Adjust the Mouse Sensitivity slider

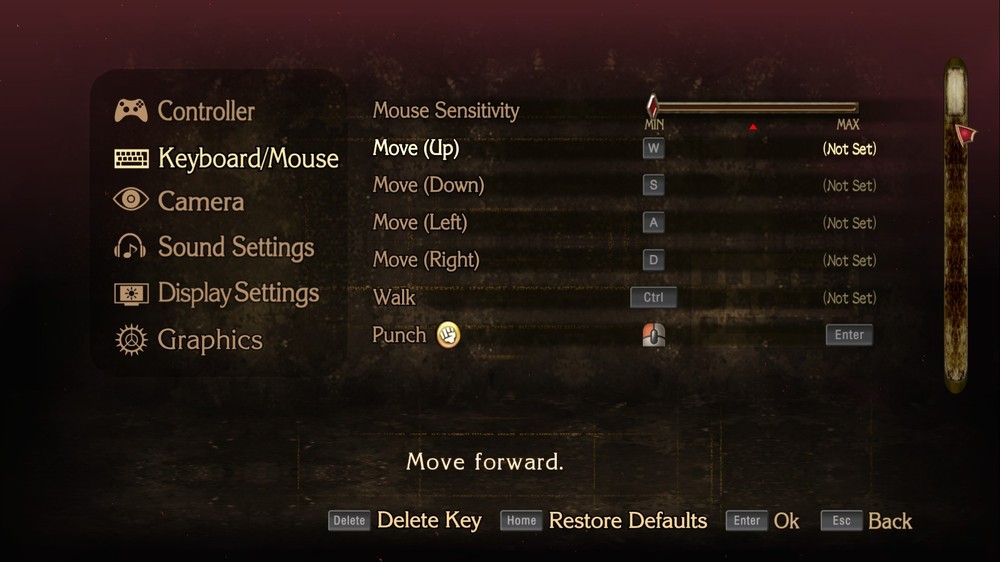(754, 107)
